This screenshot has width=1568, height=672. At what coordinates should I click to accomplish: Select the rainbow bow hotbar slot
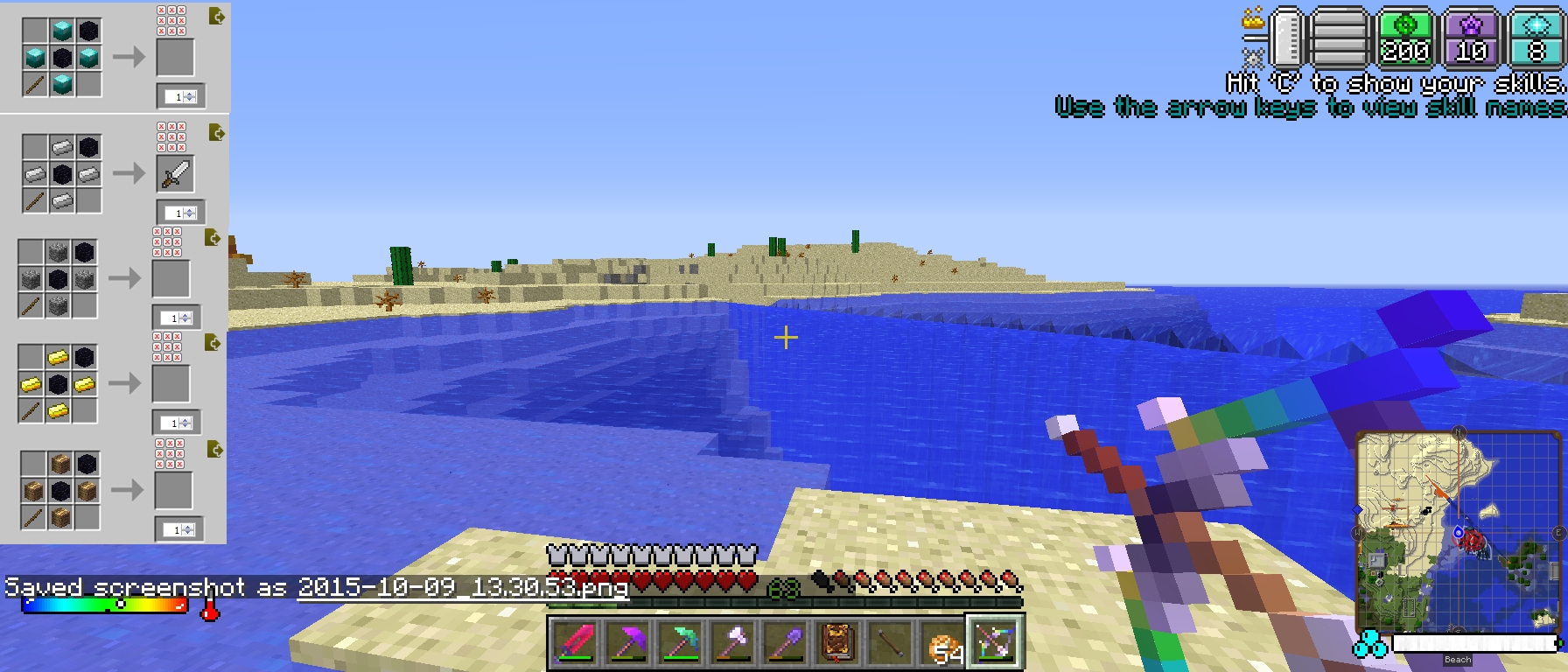pyautogui.click(x=994, y=642)
